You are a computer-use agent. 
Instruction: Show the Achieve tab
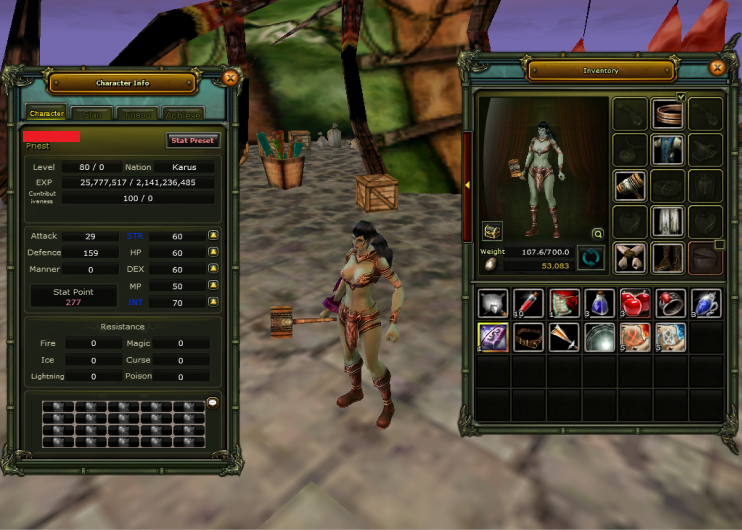pos(183,114)
